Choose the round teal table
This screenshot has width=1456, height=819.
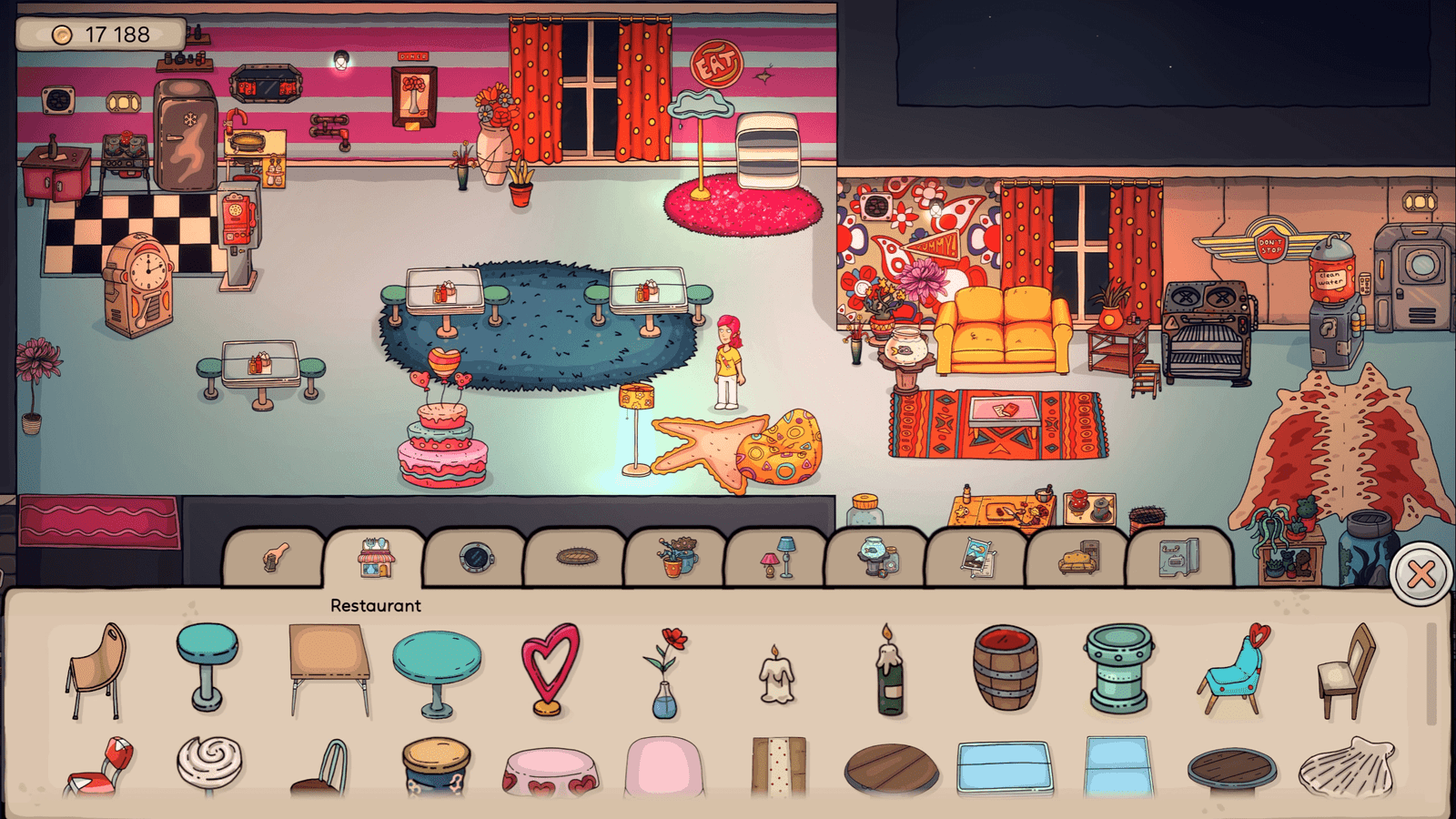tap(437, 672)
